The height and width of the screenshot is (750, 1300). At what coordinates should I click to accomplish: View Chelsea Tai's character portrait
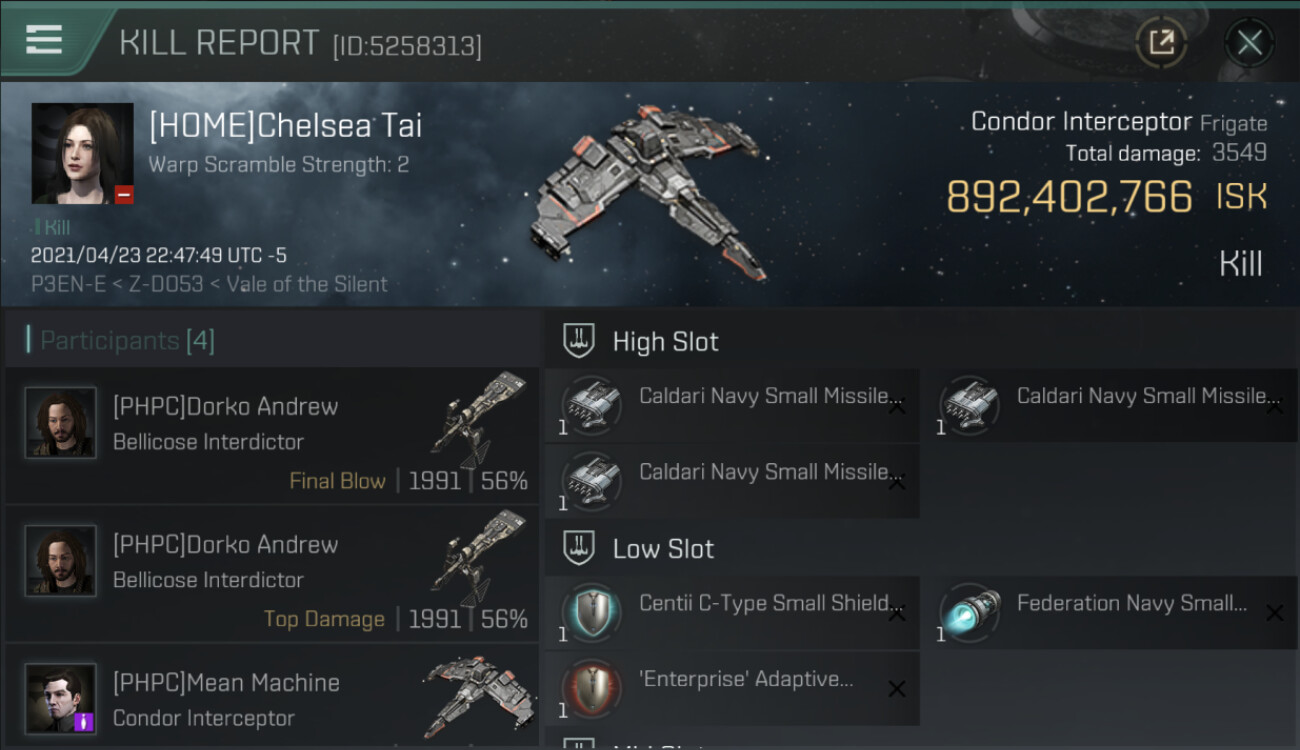coord(82,153)
